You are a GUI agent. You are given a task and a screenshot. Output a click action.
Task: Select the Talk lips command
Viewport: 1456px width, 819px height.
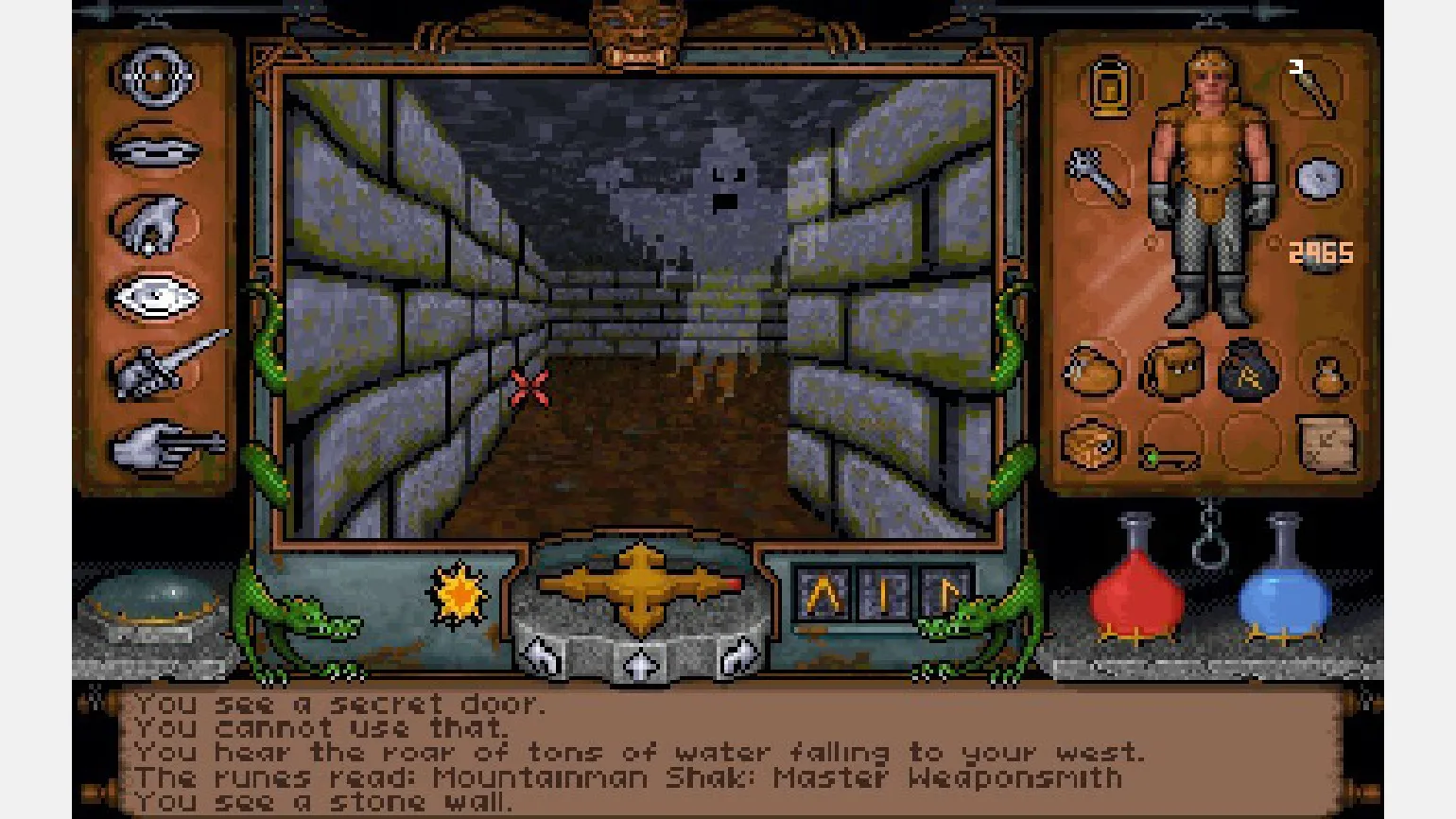pyautogui.click(x=154, y=149)
